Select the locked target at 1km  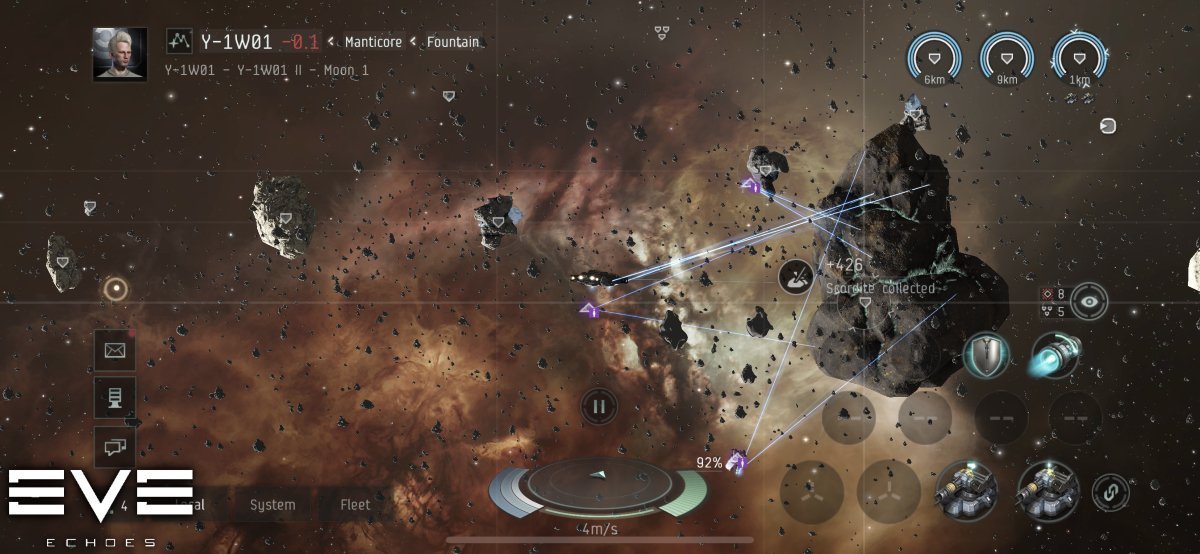click(x=1079, y=58)
